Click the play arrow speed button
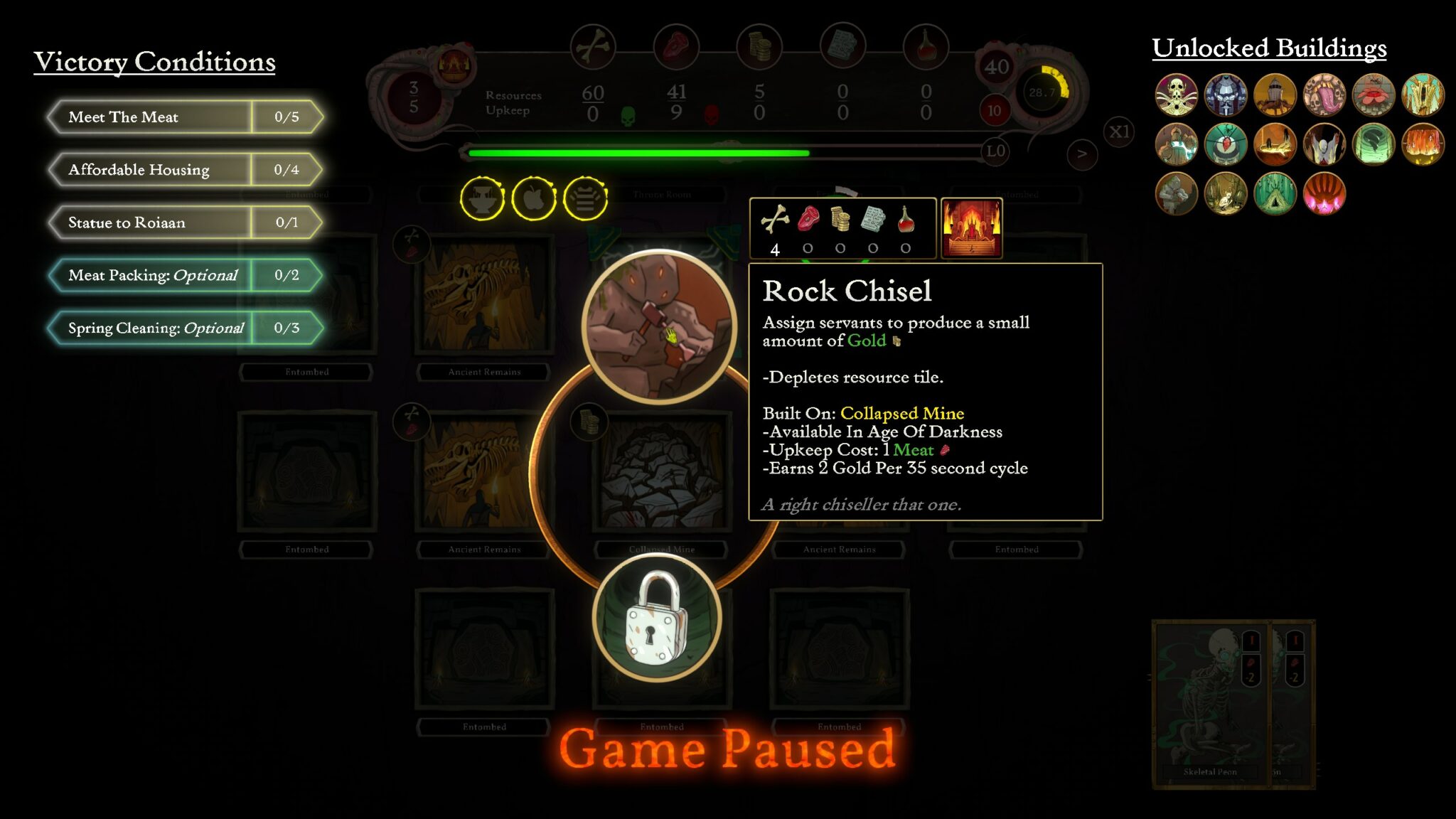 pos(1082,154)
